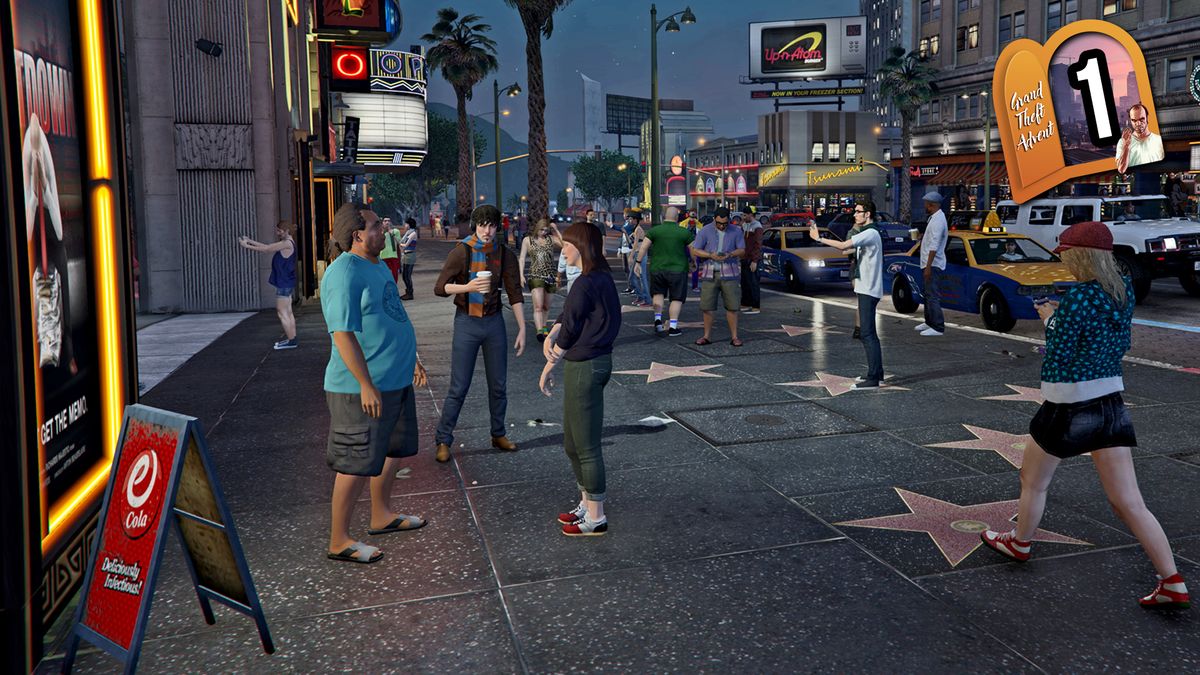Open the Grand Theft Advent door number 1

click(x=1078, y=110)
